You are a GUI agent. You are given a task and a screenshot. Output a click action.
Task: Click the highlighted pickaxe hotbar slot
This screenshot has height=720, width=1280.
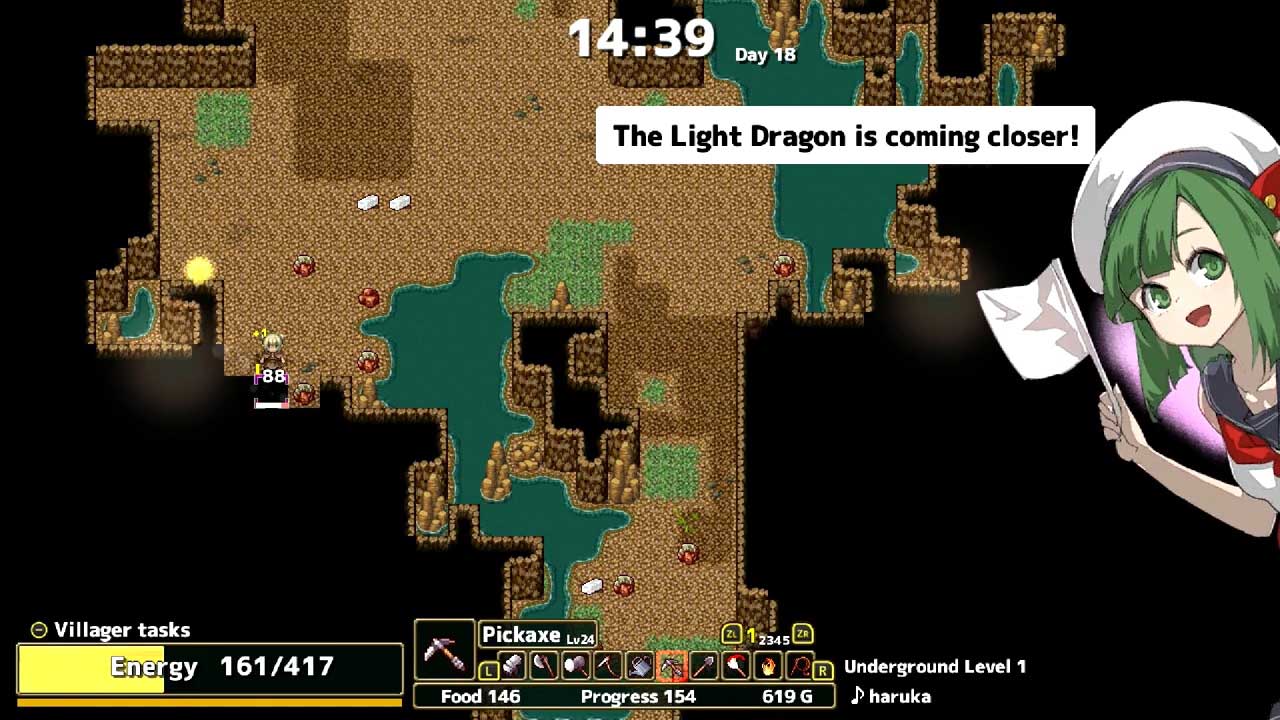672,665
